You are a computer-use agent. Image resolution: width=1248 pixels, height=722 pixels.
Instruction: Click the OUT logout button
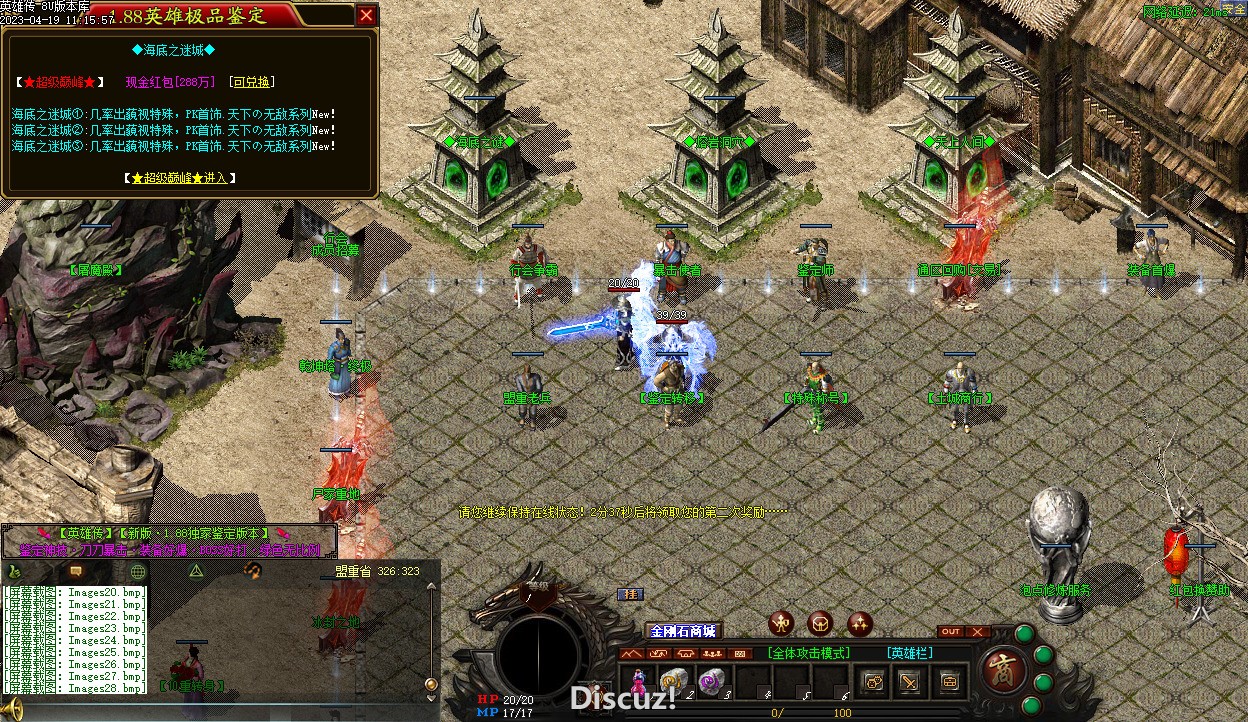(950, 632)
